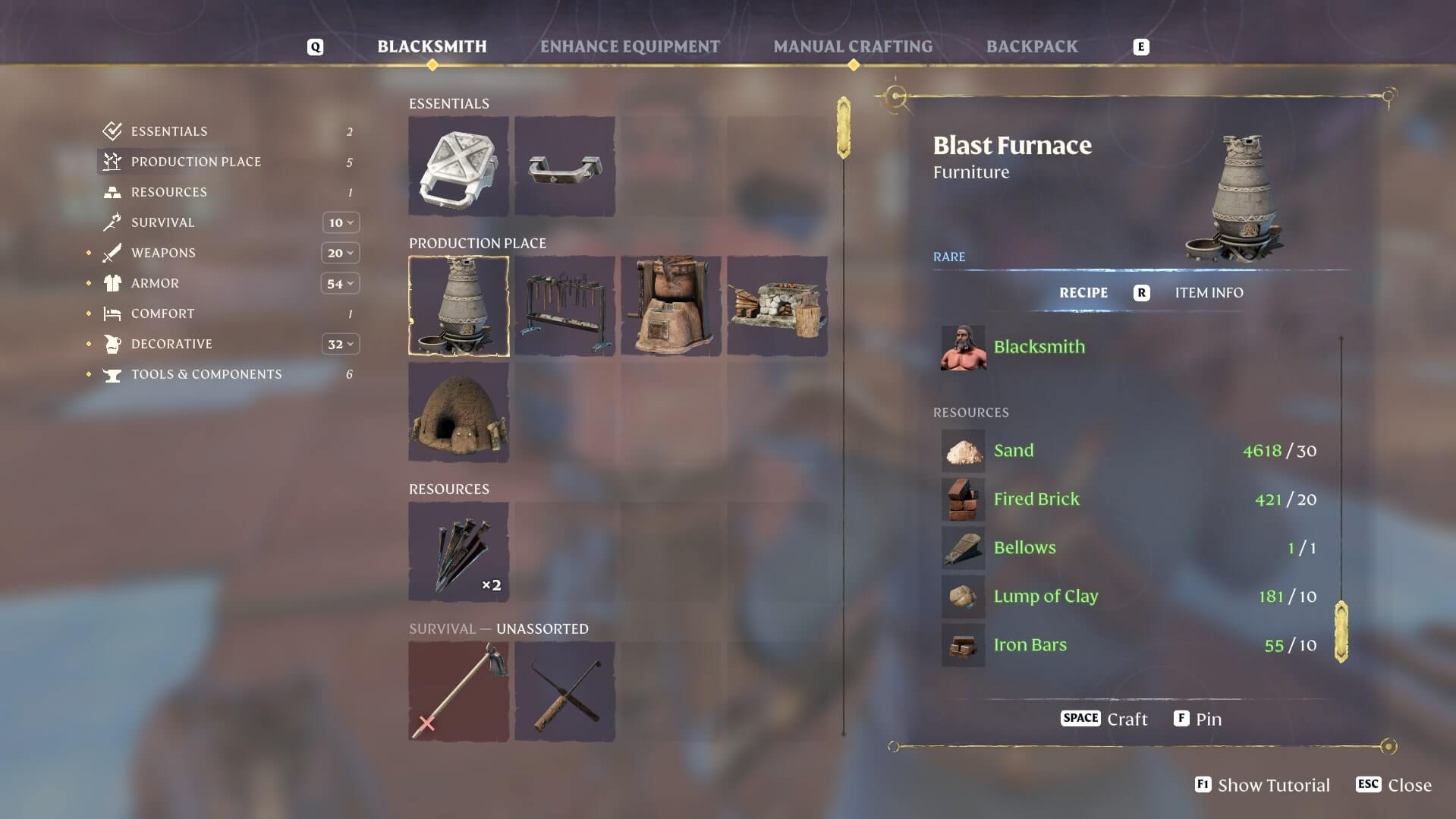1456x819 pixels.
Task: Click the Survival fishing rod icon
Action: tap(113, 222)
